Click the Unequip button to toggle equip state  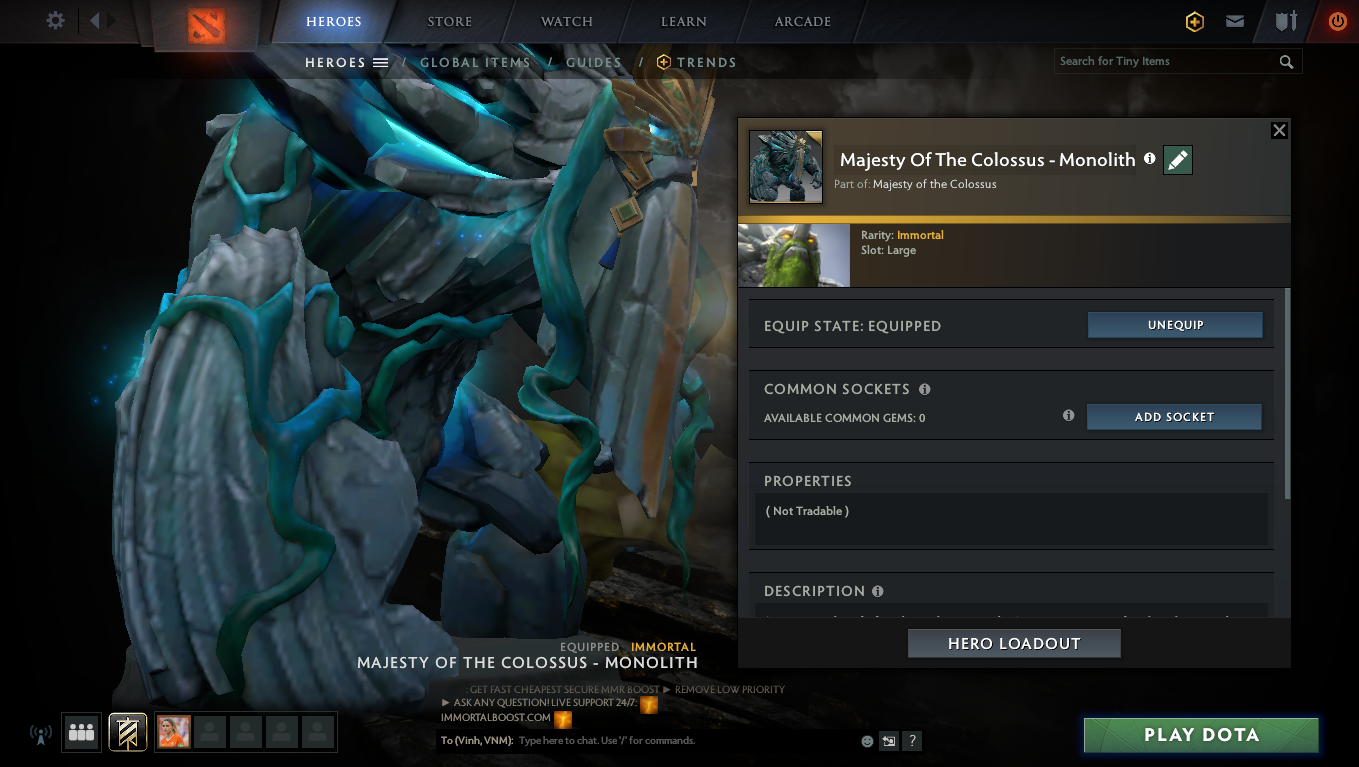[1175, 324]
